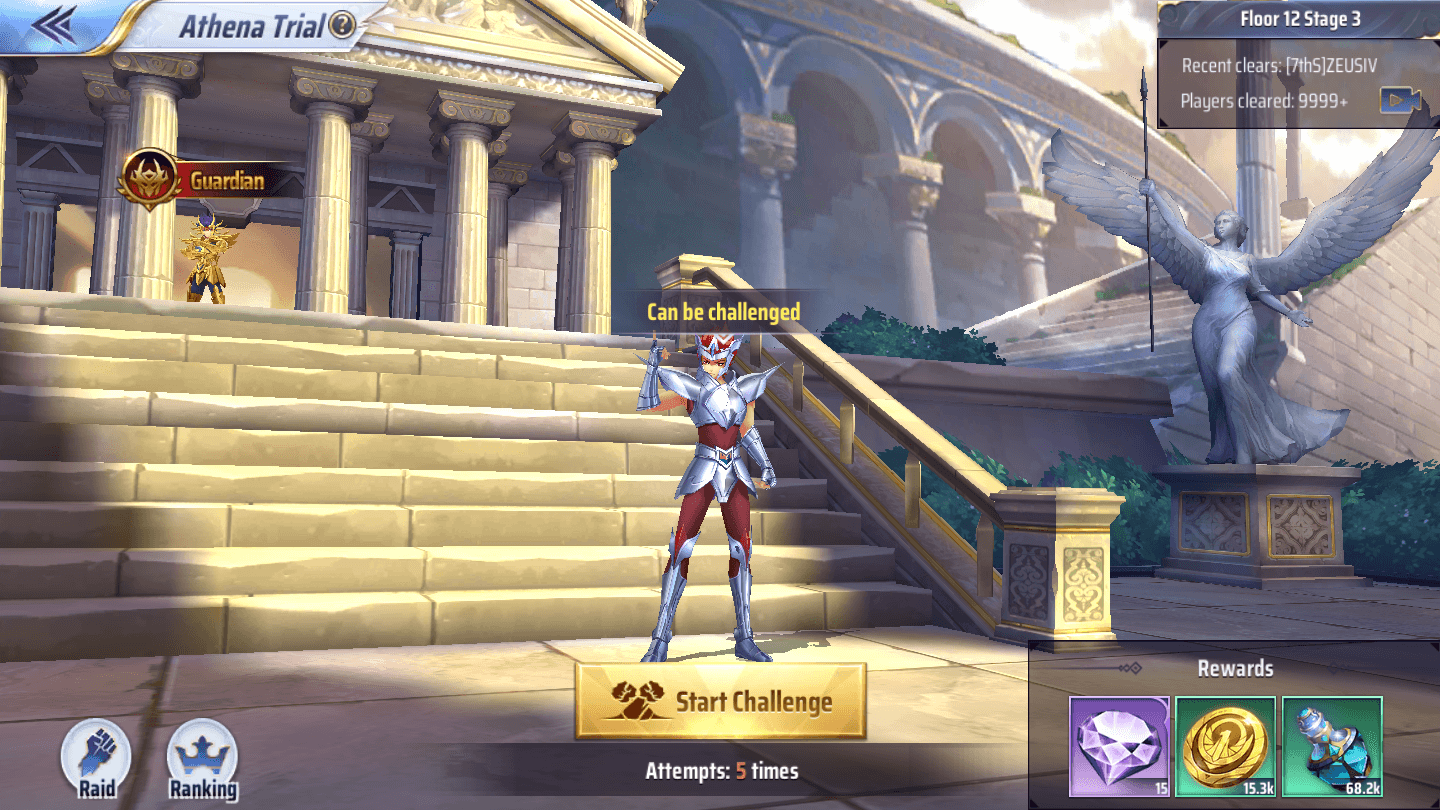Select the Guardian boss badge

148,180
